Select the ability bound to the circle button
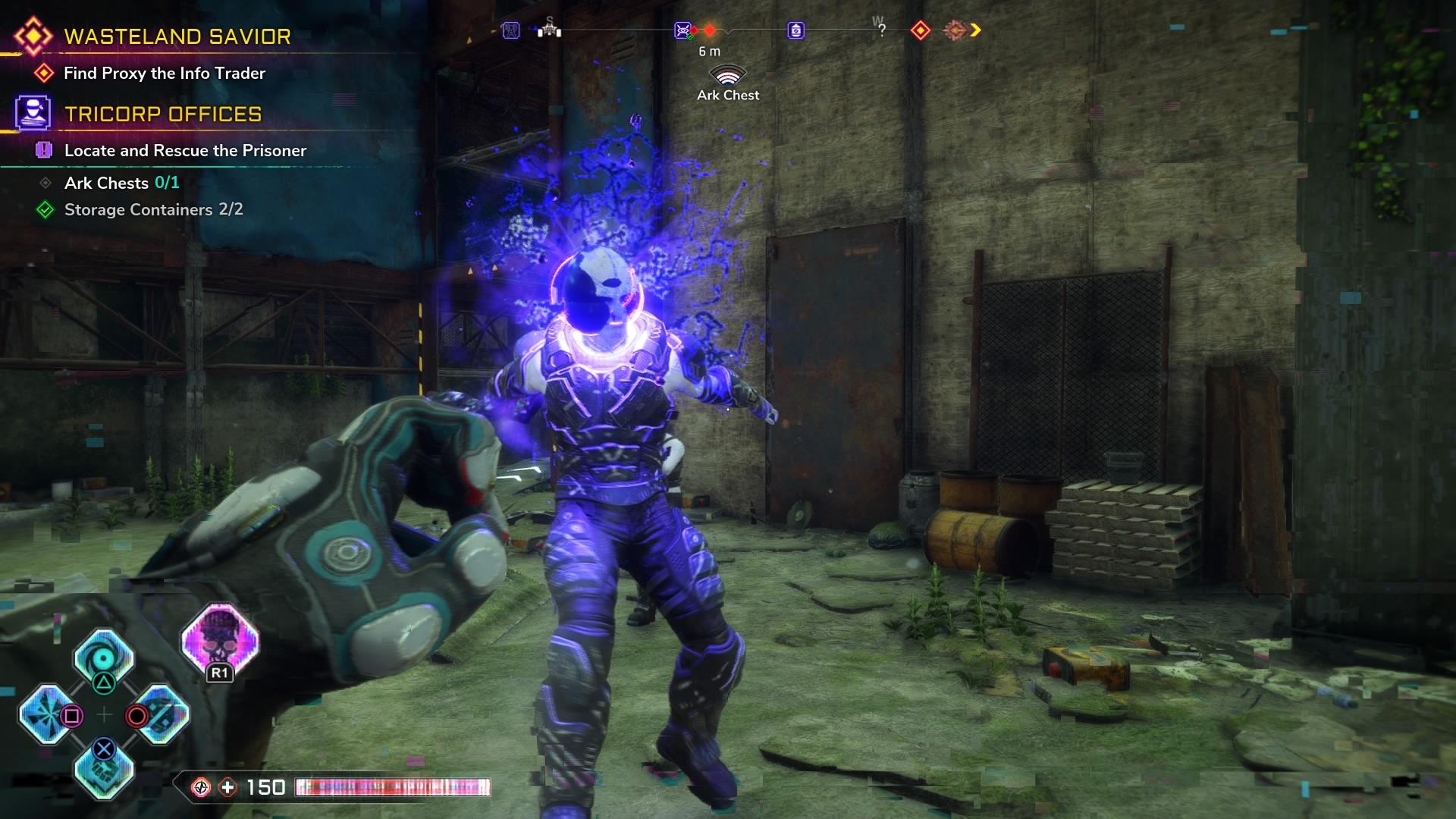1456x819 pixels. (165, 714)
